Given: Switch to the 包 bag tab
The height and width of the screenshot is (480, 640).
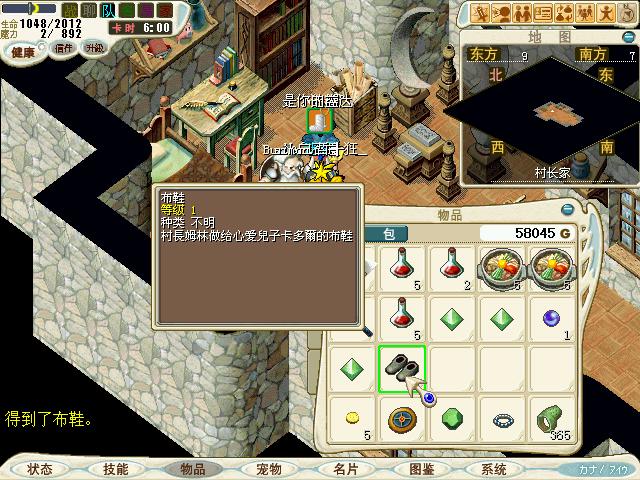Looking at the screenshot, I should pos(388,234).
